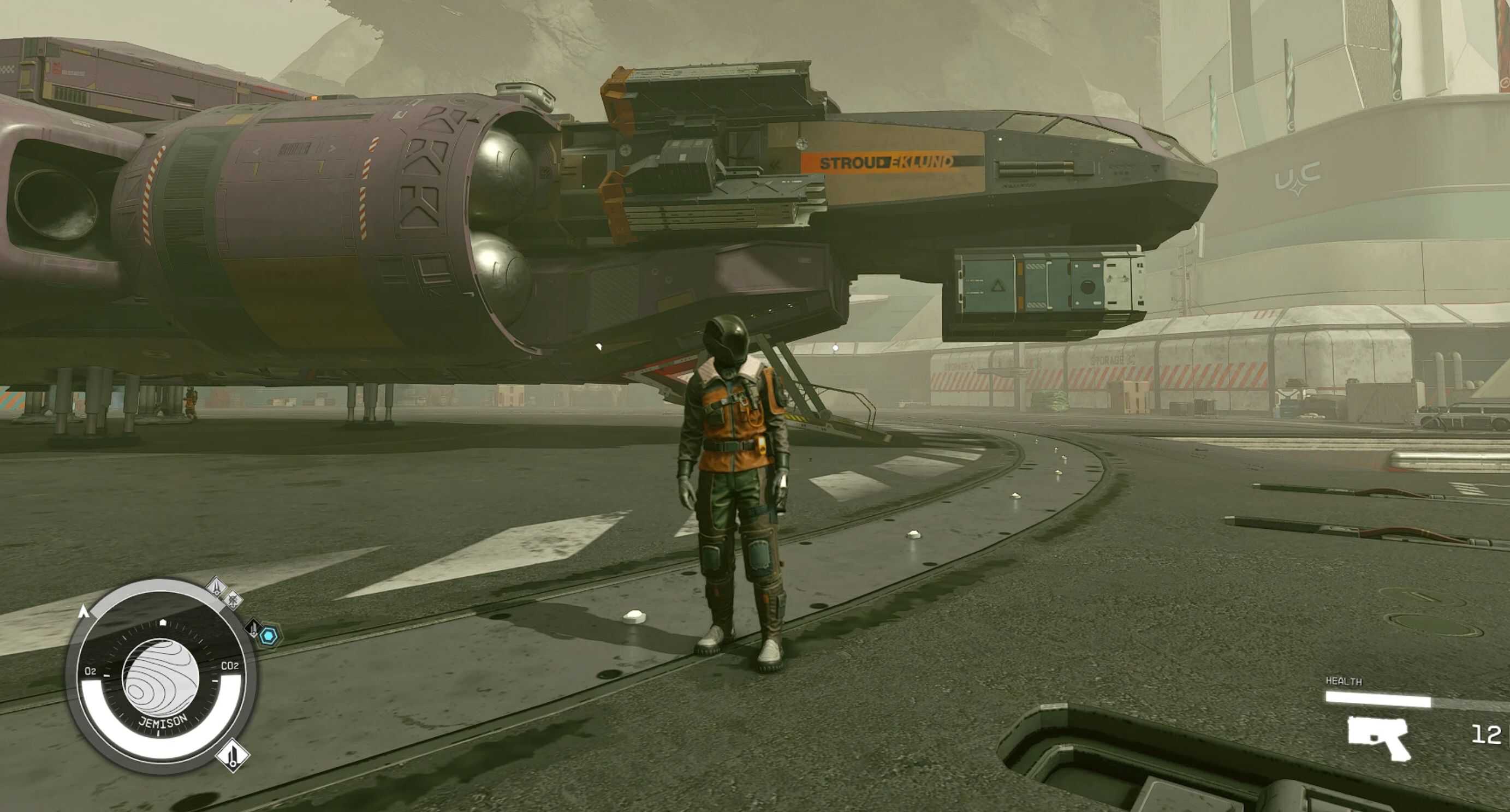The image size is (1510, 812).
Task: Select the dark diamond marker beside the blue hexagon
Action: [253, 628]
